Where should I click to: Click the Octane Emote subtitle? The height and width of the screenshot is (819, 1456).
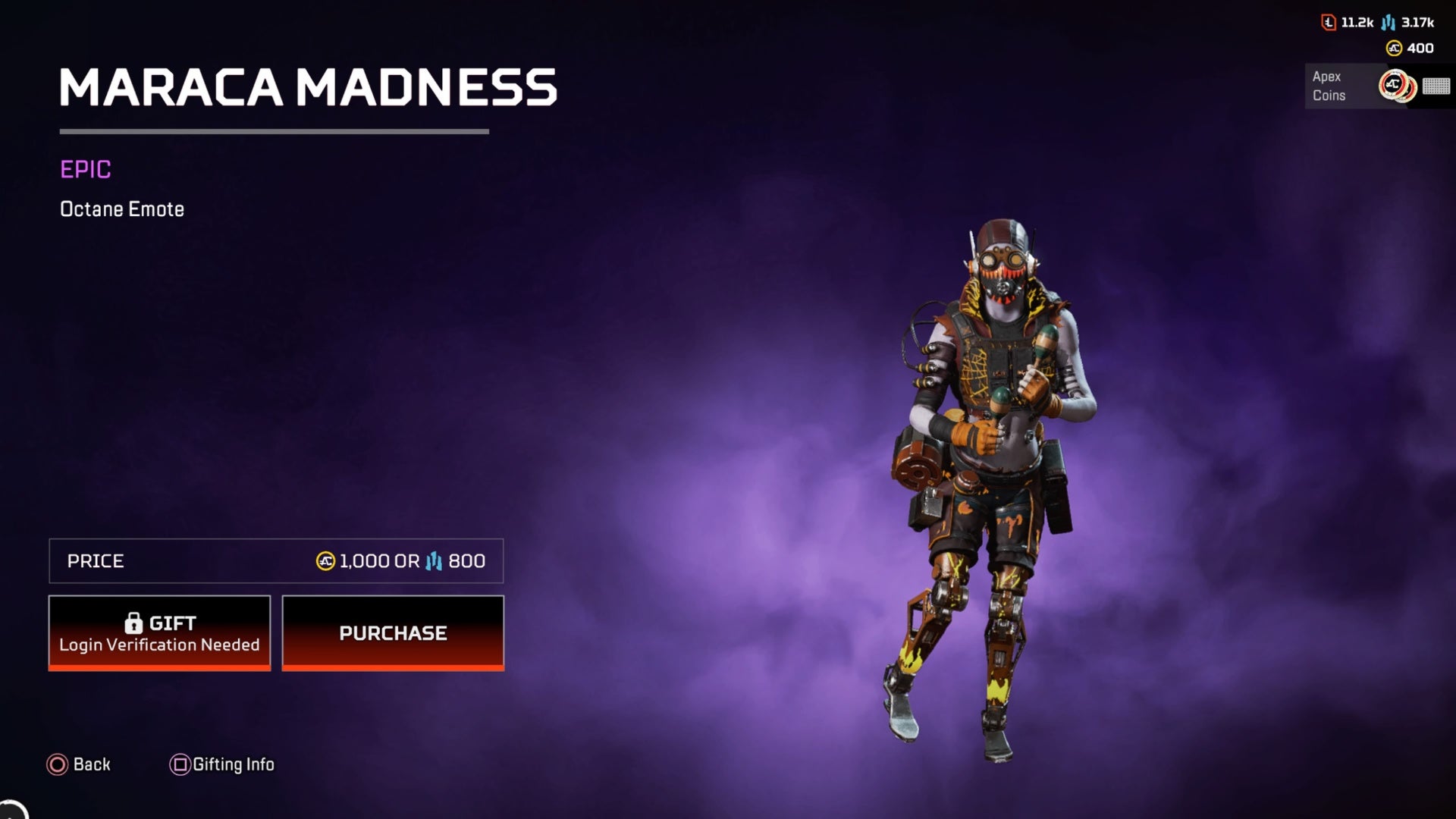(122, 209)
